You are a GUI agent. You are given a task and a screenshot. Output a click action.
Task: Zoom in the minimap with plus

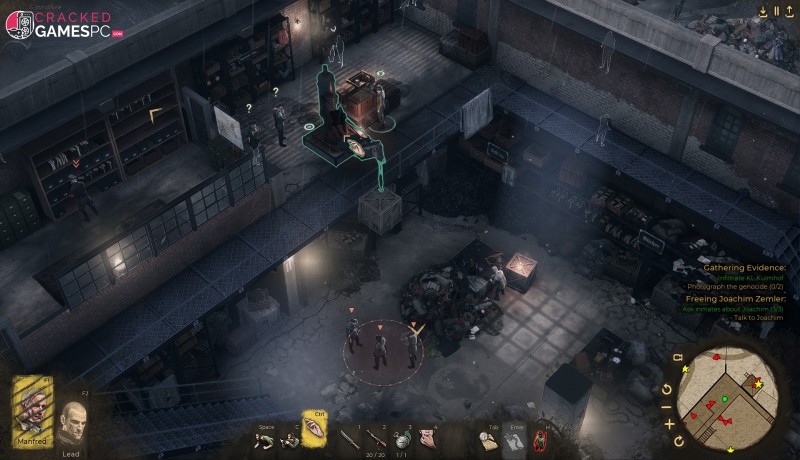pyautogui.click(x=669, y=423)
